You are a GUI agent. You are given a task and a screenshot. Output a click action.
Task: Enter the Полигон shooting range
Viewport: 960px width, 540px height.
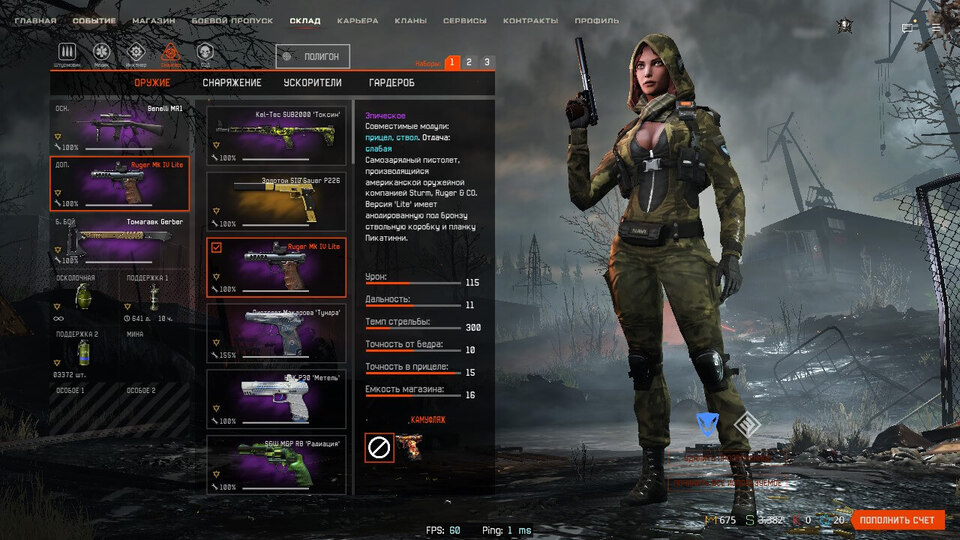[314, 57]
